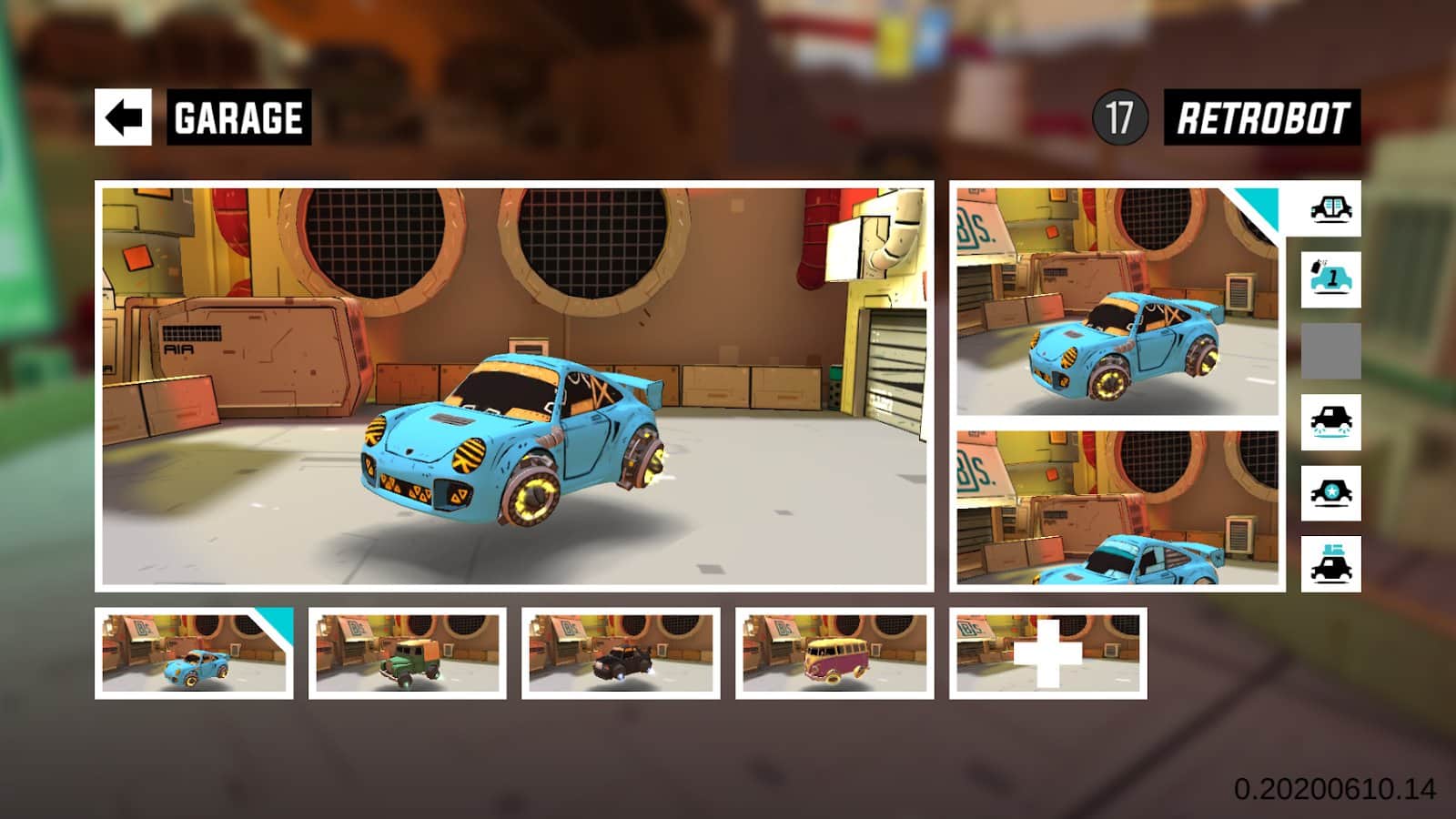Click the GARAGE title label
The height and width of the screenshot is (819, 1456).
pos(238,116)
